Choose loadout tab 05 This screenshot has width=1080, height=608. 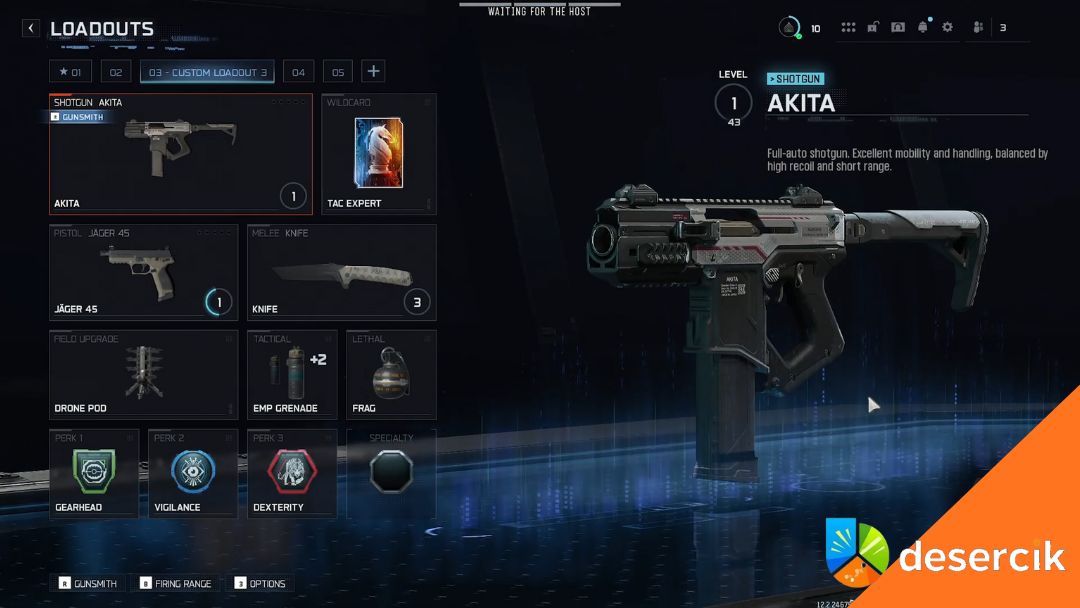pos(338,72)
